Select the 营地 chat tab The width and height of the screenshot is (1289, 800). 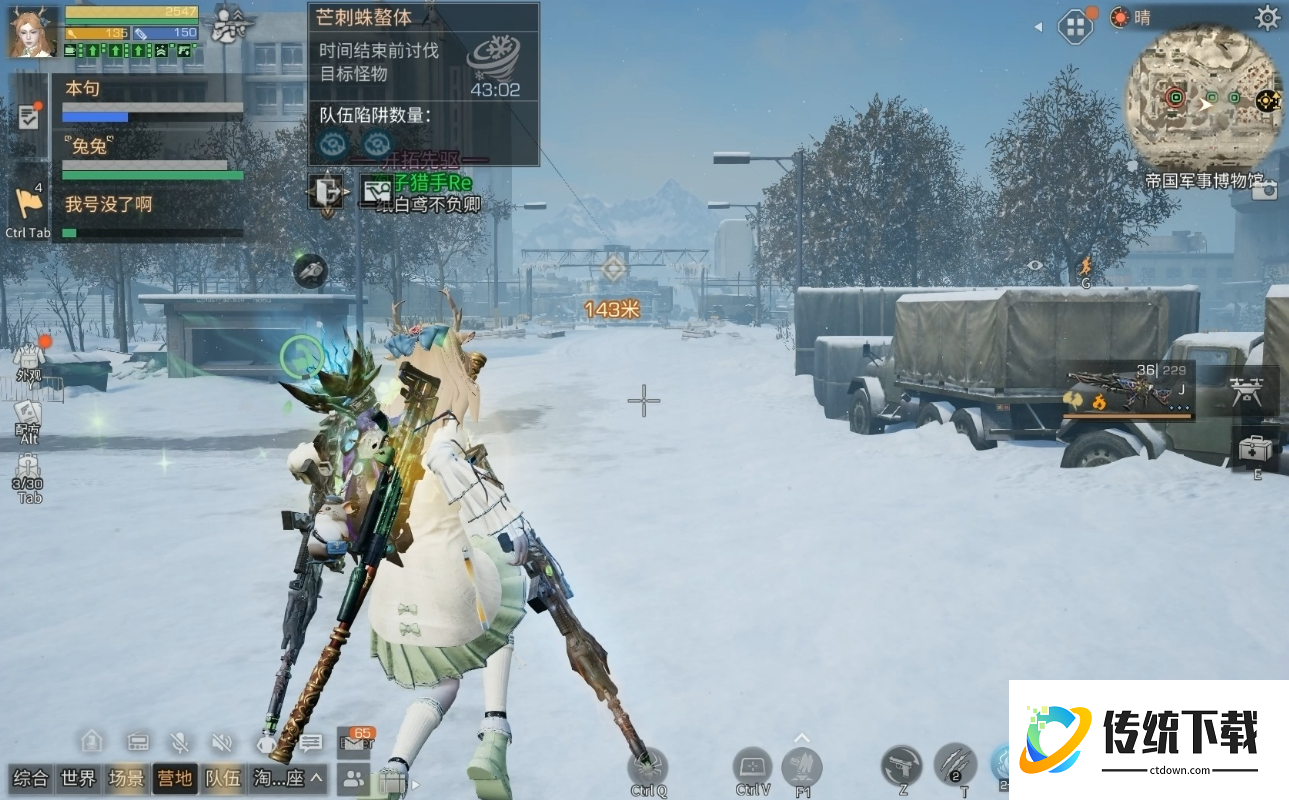(175, 778)
